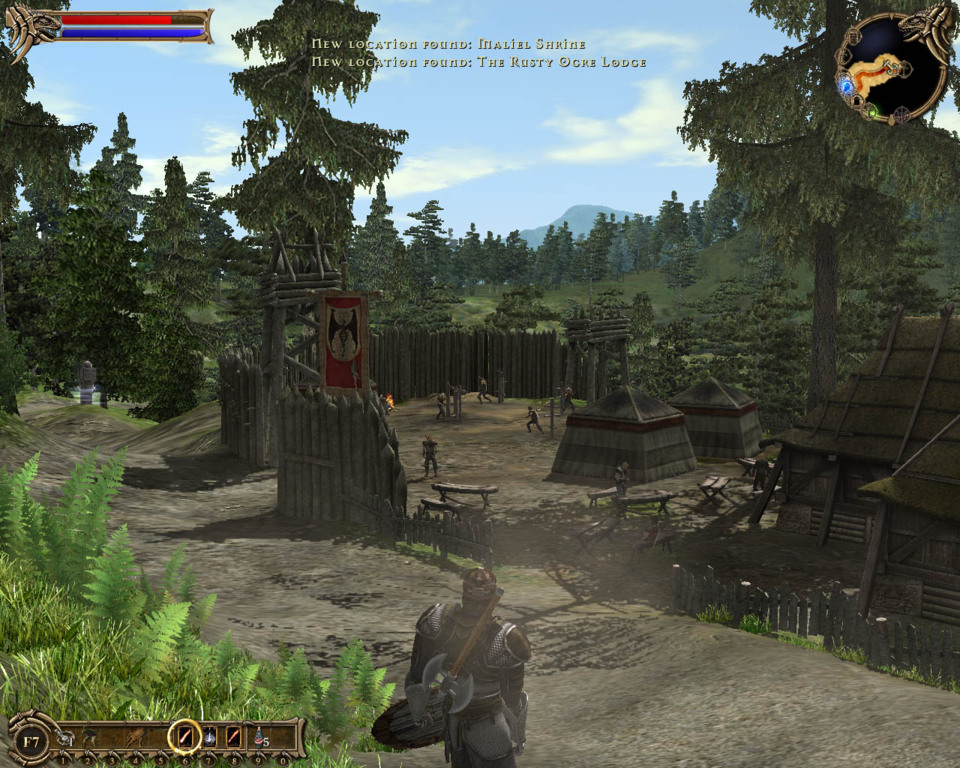
Task: Use the red potion with count 5
Action: (258, 738)
